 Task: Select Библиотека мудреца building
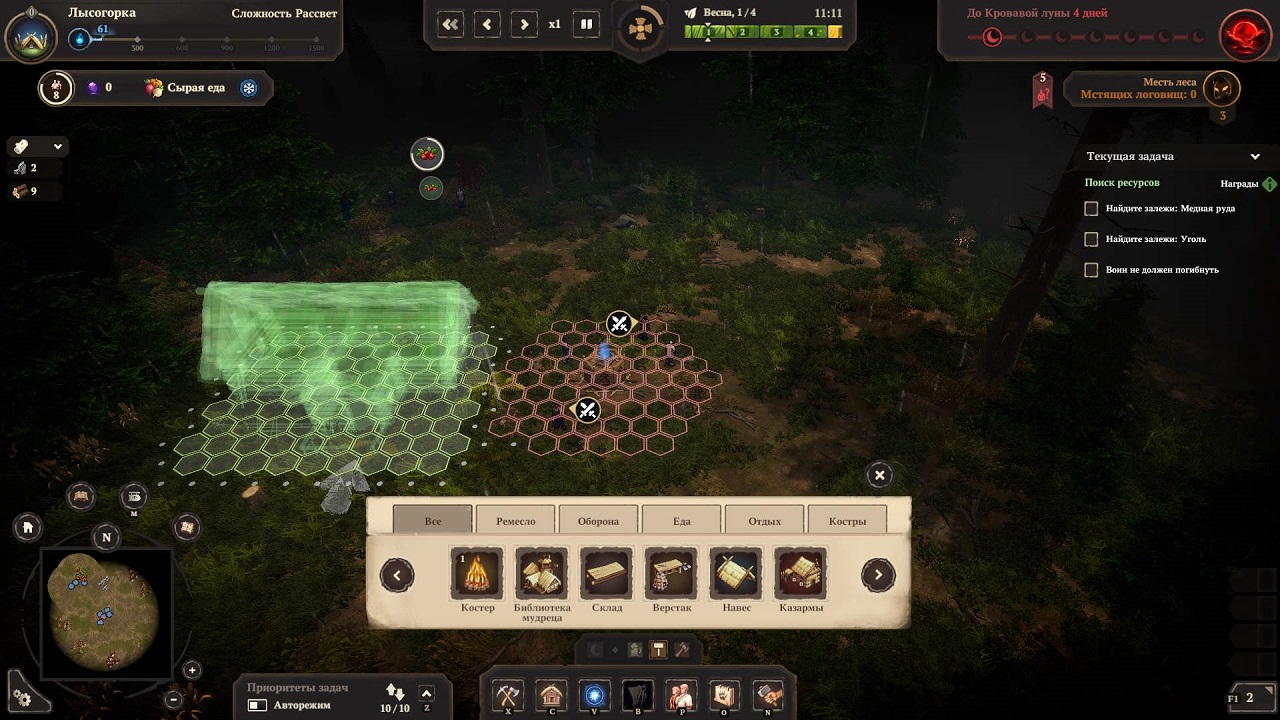[541, 574]
